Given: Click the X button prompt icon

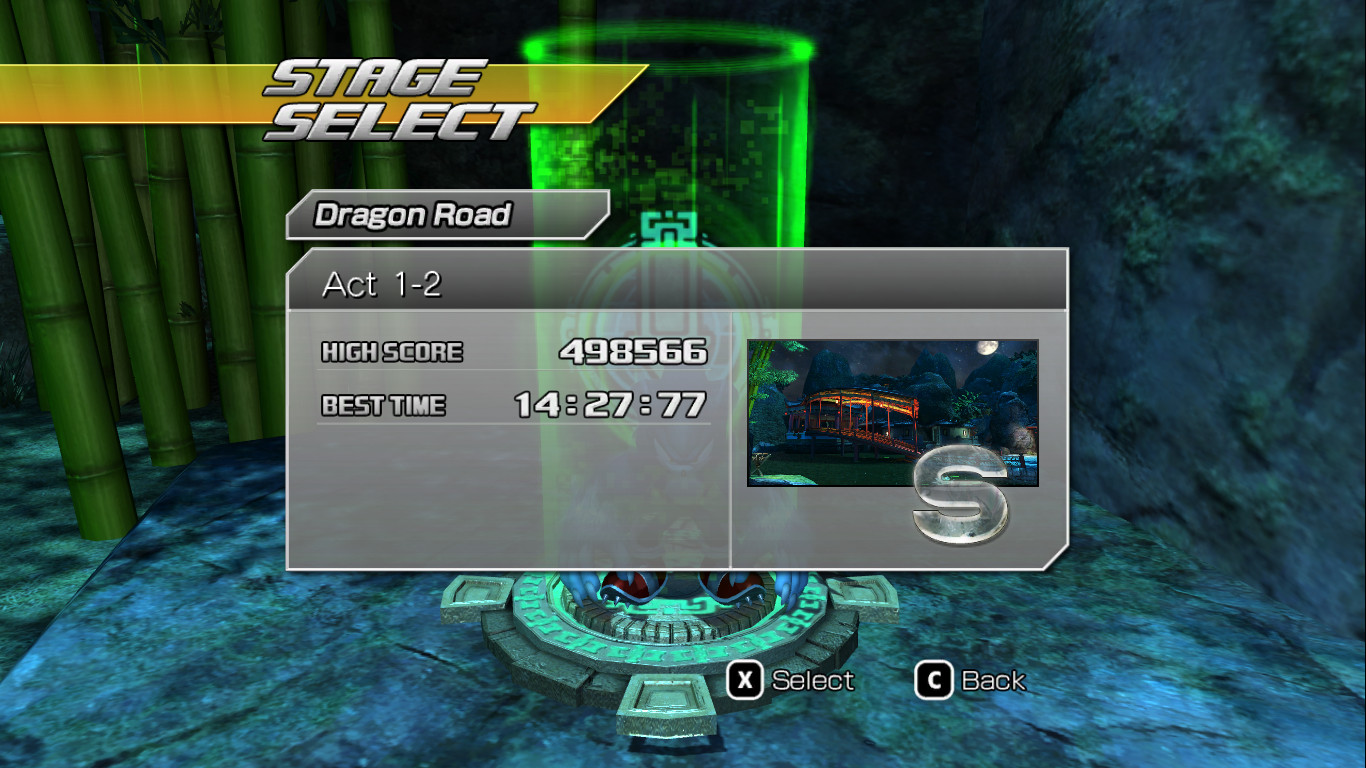Looking at the screenshot, I should [742, 681].
